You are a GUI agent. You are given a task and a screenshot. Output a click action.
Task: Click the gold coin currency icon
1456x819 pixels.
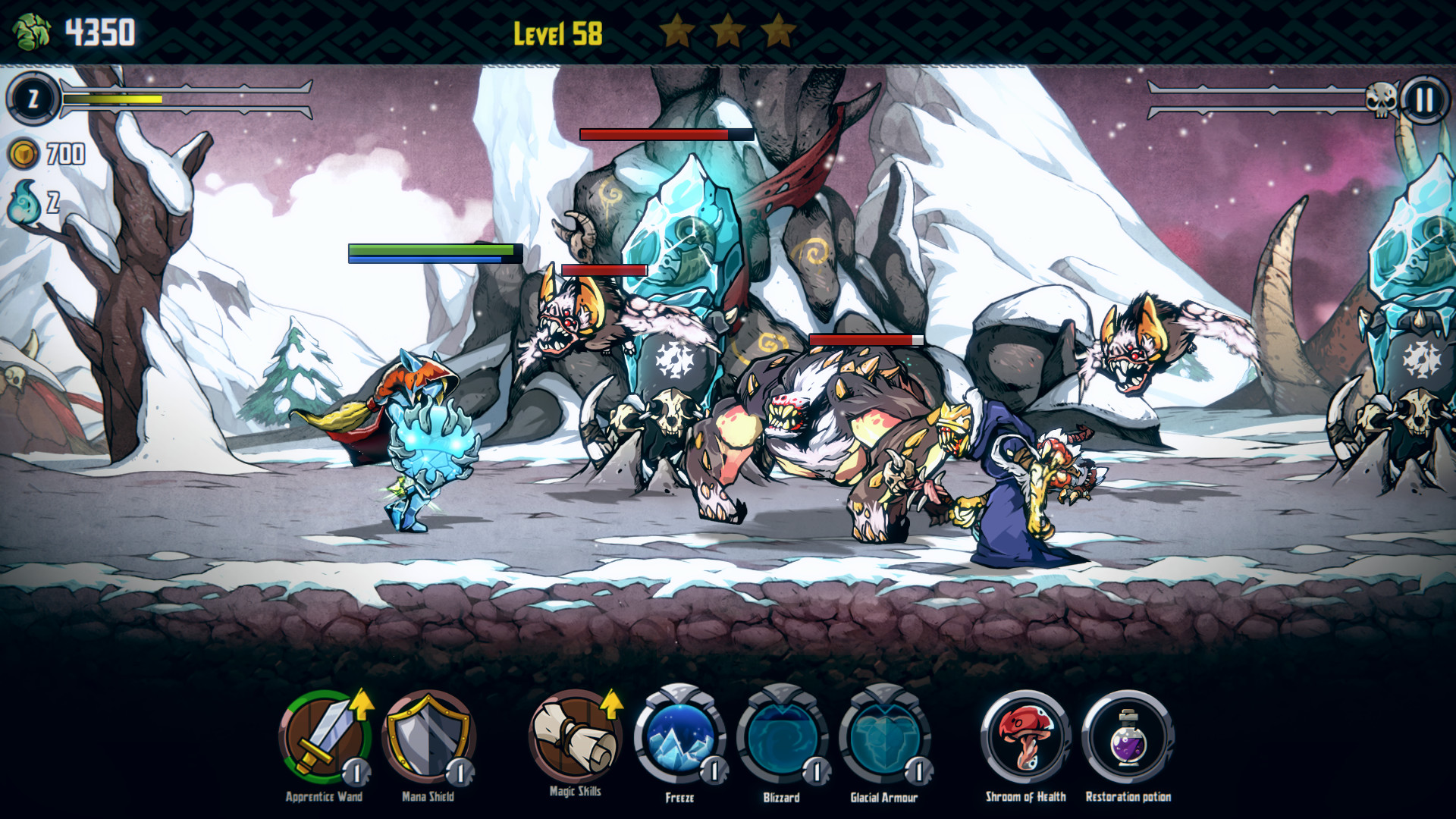coord(24,155)
